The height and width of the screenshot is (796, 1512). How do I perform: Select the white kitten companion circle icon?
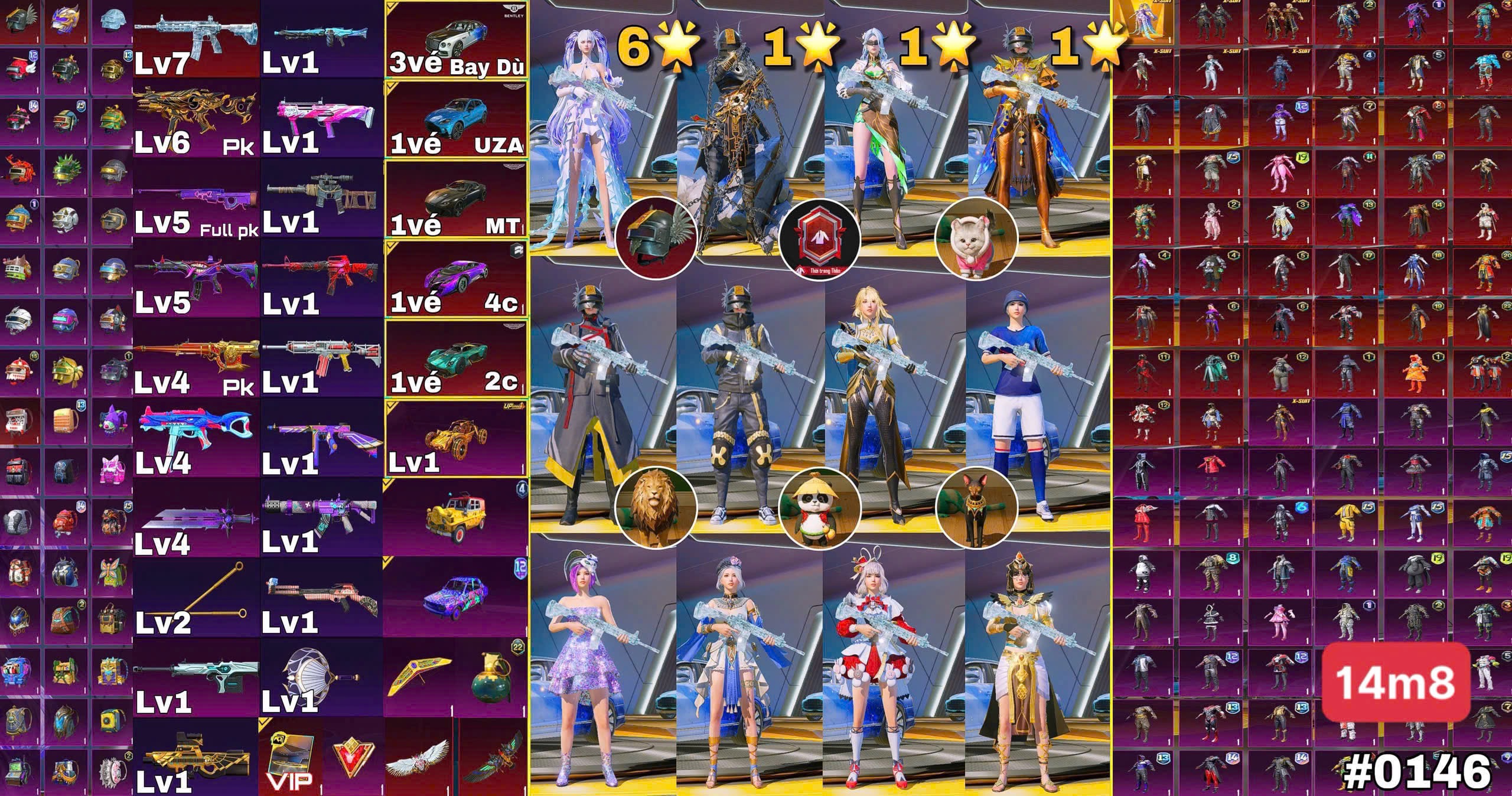(977, 239)
